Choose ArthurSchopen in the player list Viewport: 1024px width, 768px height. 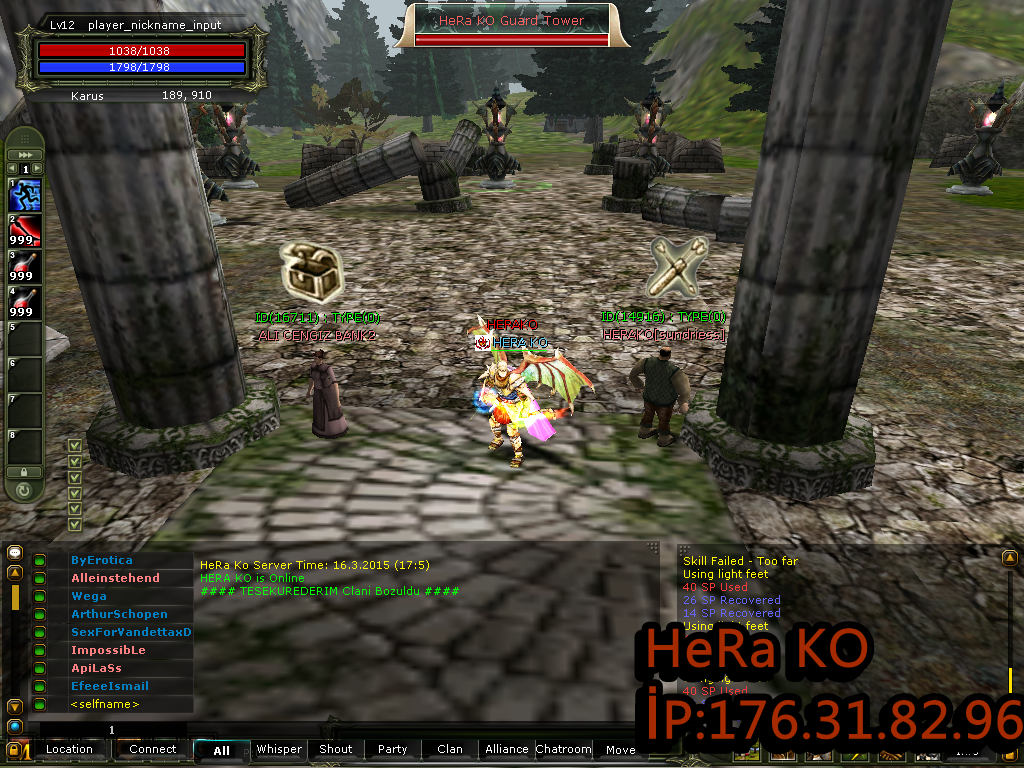pos(119,614)
